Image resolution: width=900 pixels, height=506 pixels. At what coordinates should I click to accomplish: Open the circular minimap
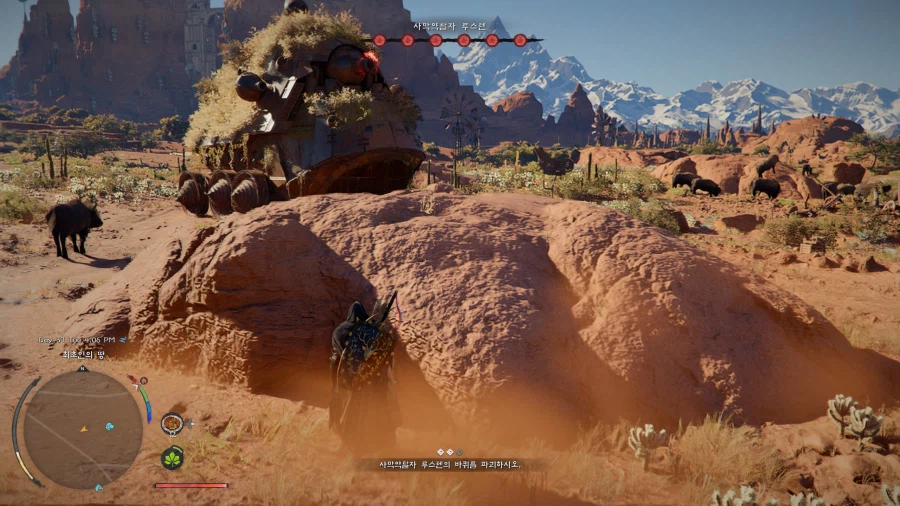pos(82,429)
